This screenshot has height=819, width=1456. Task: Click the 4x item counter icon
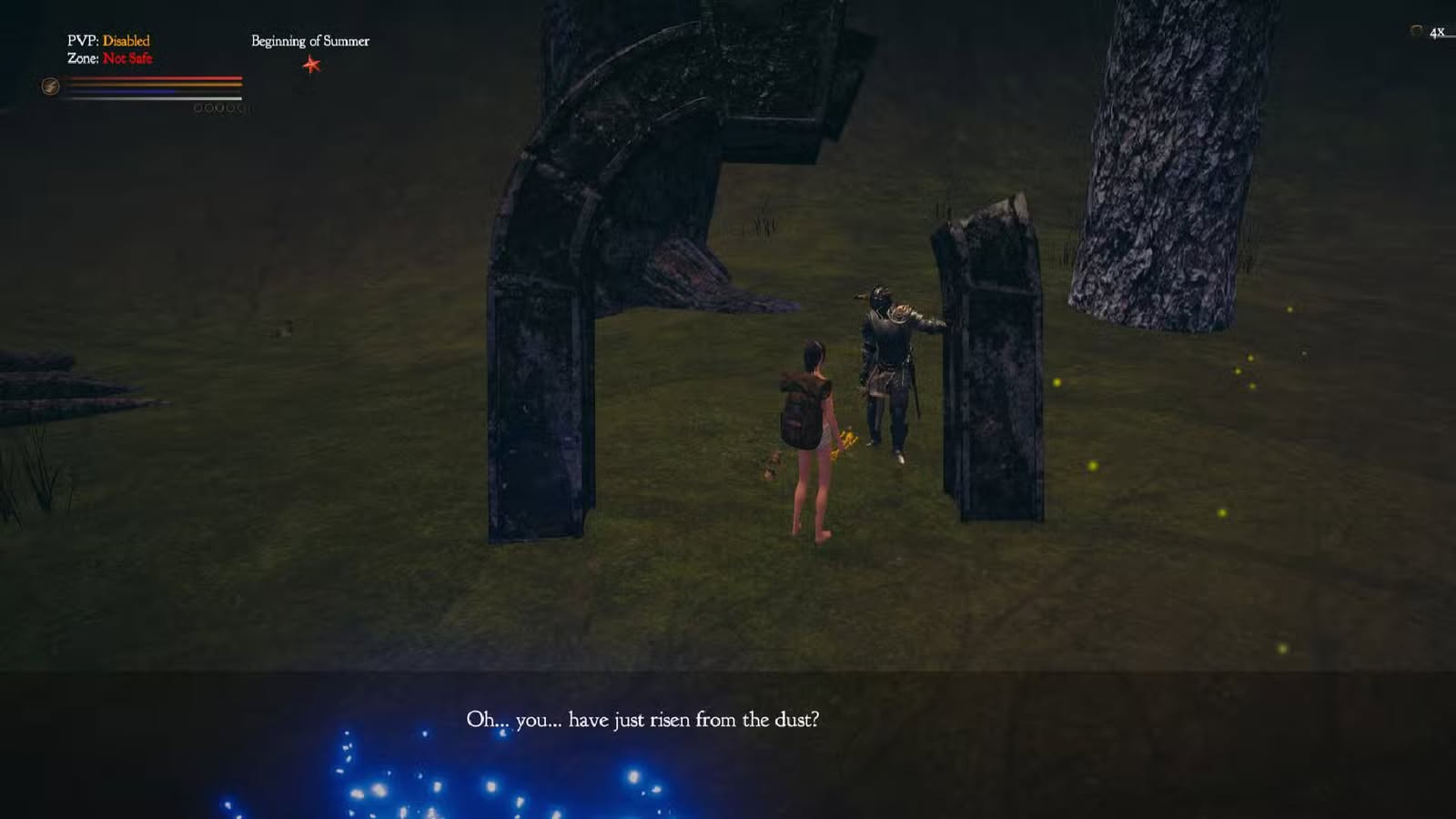tap(1417, 32)
